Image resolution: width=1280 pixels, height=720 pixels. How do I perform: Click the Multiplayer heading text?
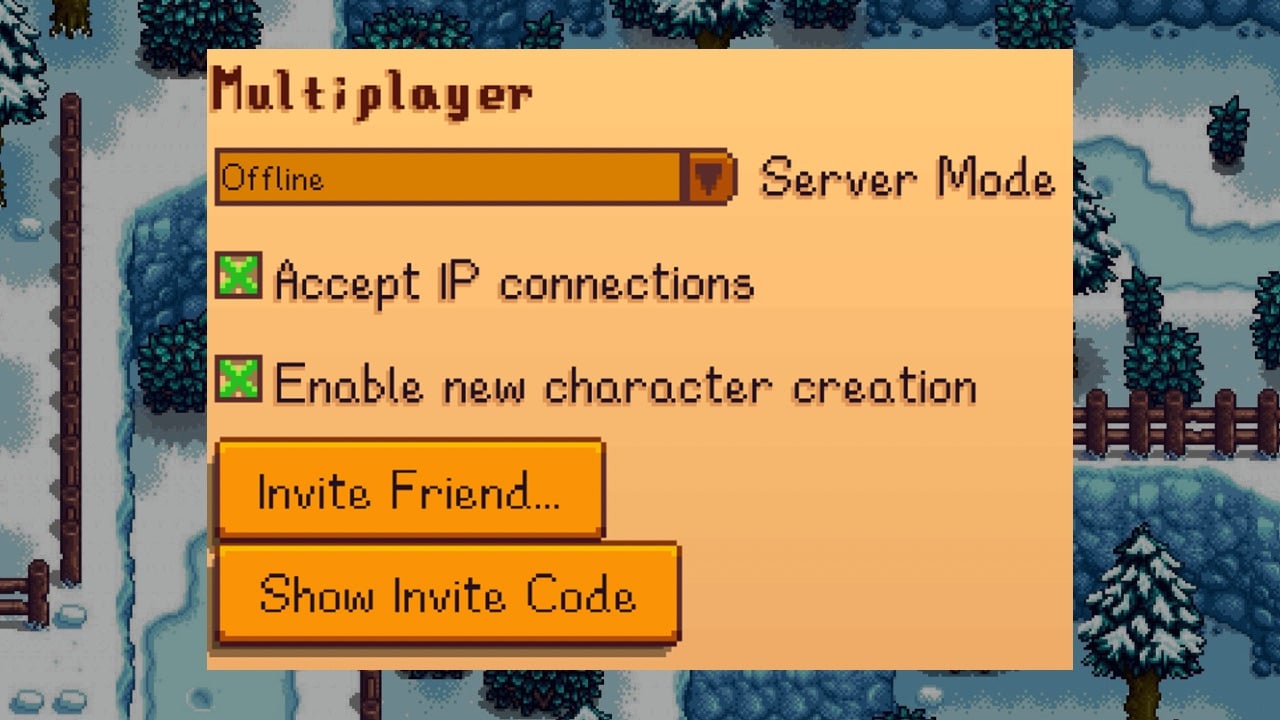pos(370,92)
